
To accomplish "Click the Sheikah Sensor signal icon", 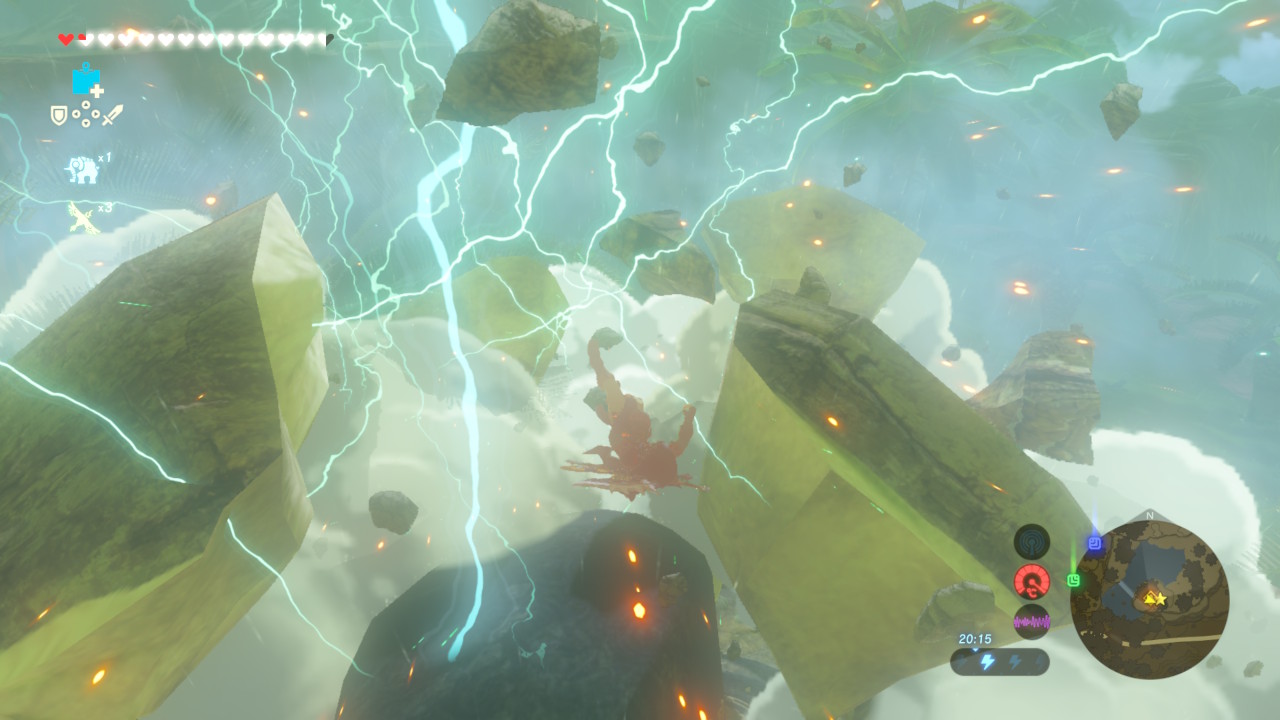I will coord(1031,541).
